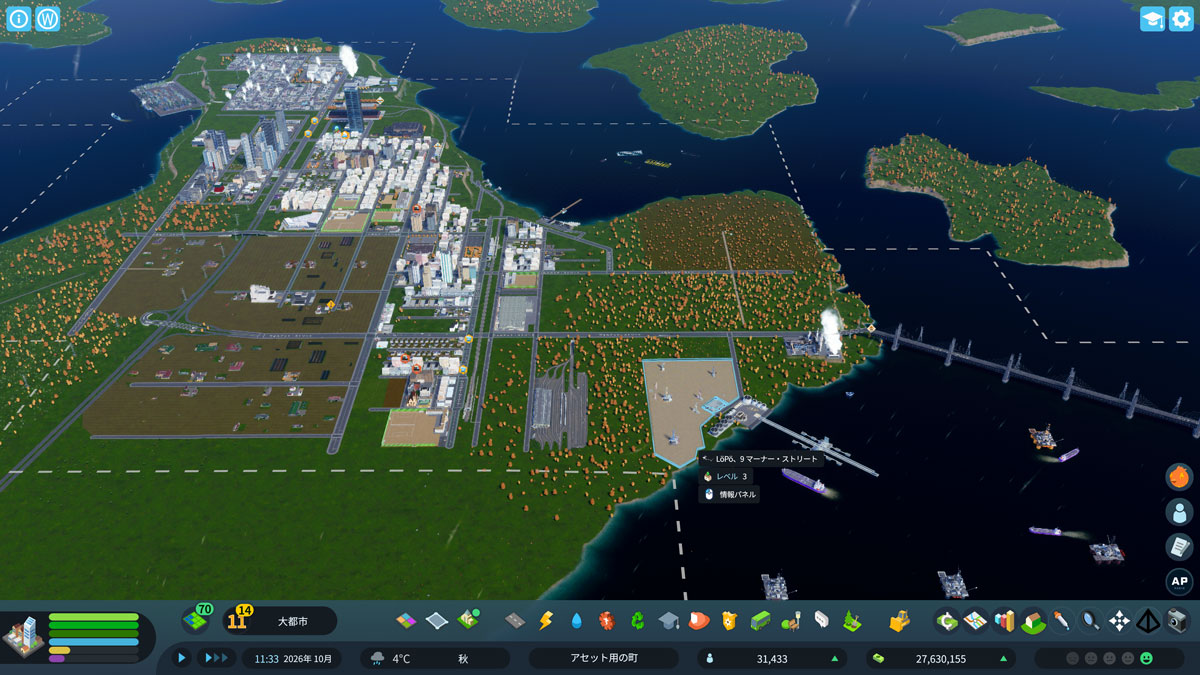Set simulation speed with triple arrows
The image size is (1200, 675).
click(x=216, y=658)
